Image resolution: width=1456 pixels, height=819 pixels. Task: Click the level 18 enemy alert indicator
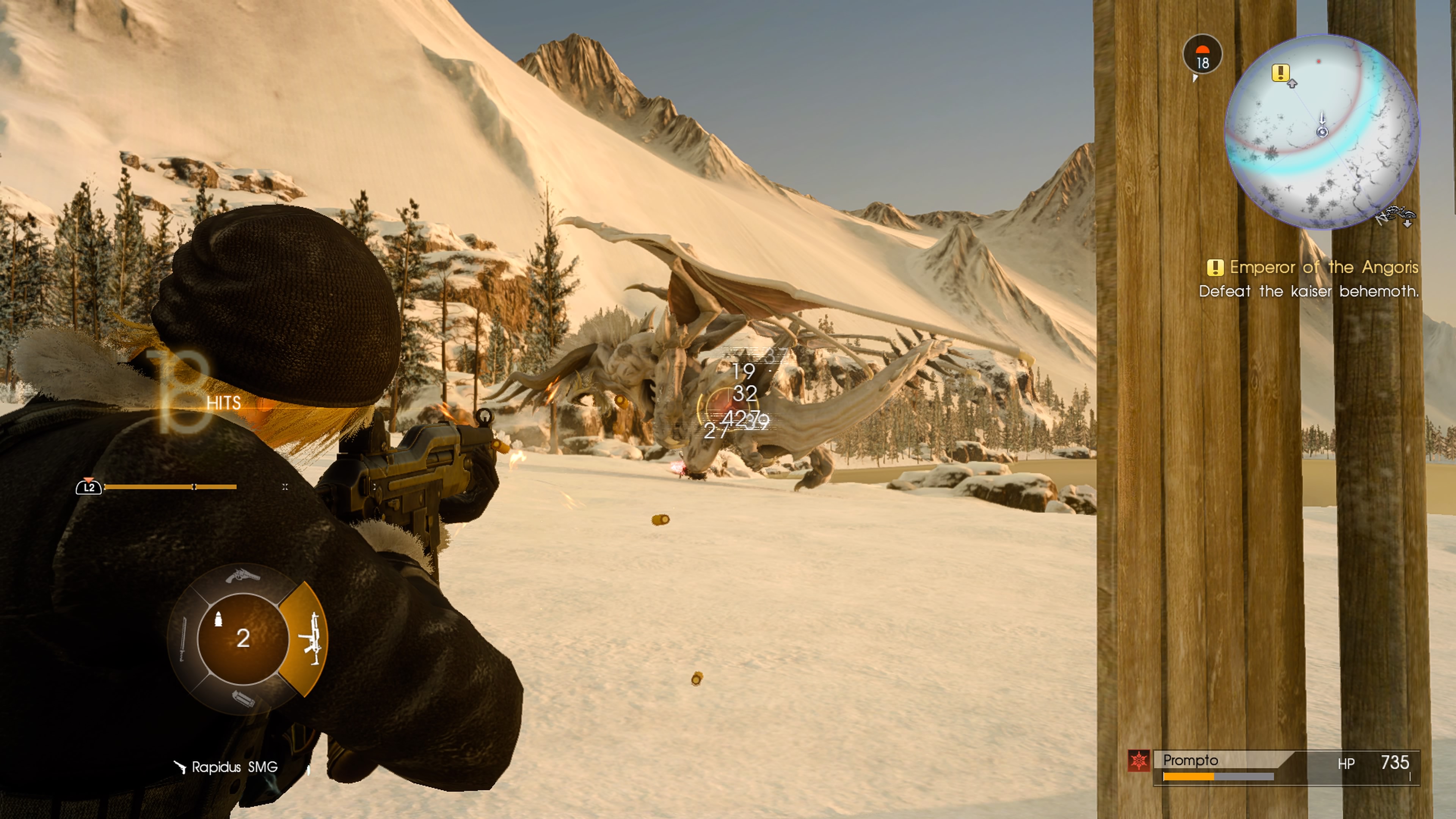pyautogui.click(x=1202, y=55)
